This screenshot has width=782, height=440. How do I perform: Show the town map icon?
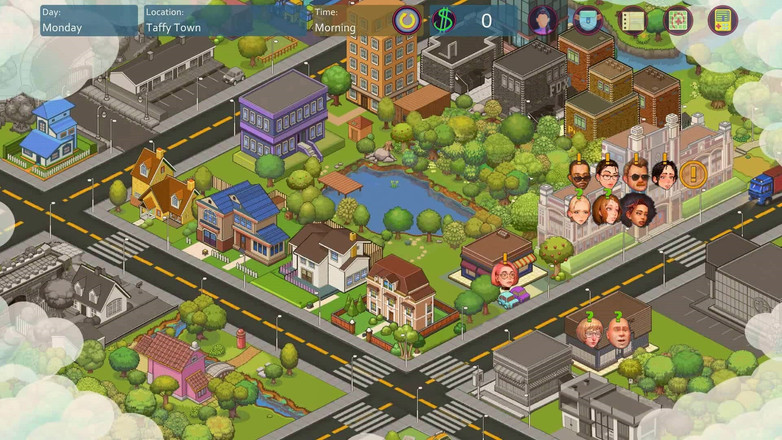click(677, 20)
